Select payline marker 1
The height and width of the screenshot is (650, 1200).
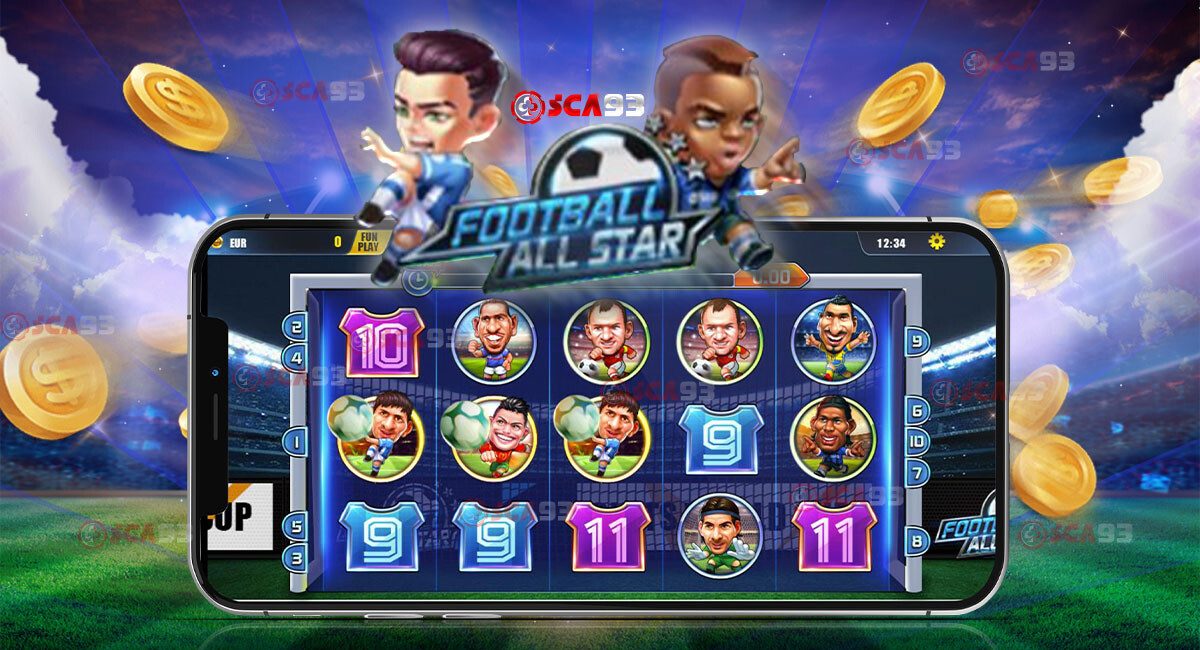[296, 441]
